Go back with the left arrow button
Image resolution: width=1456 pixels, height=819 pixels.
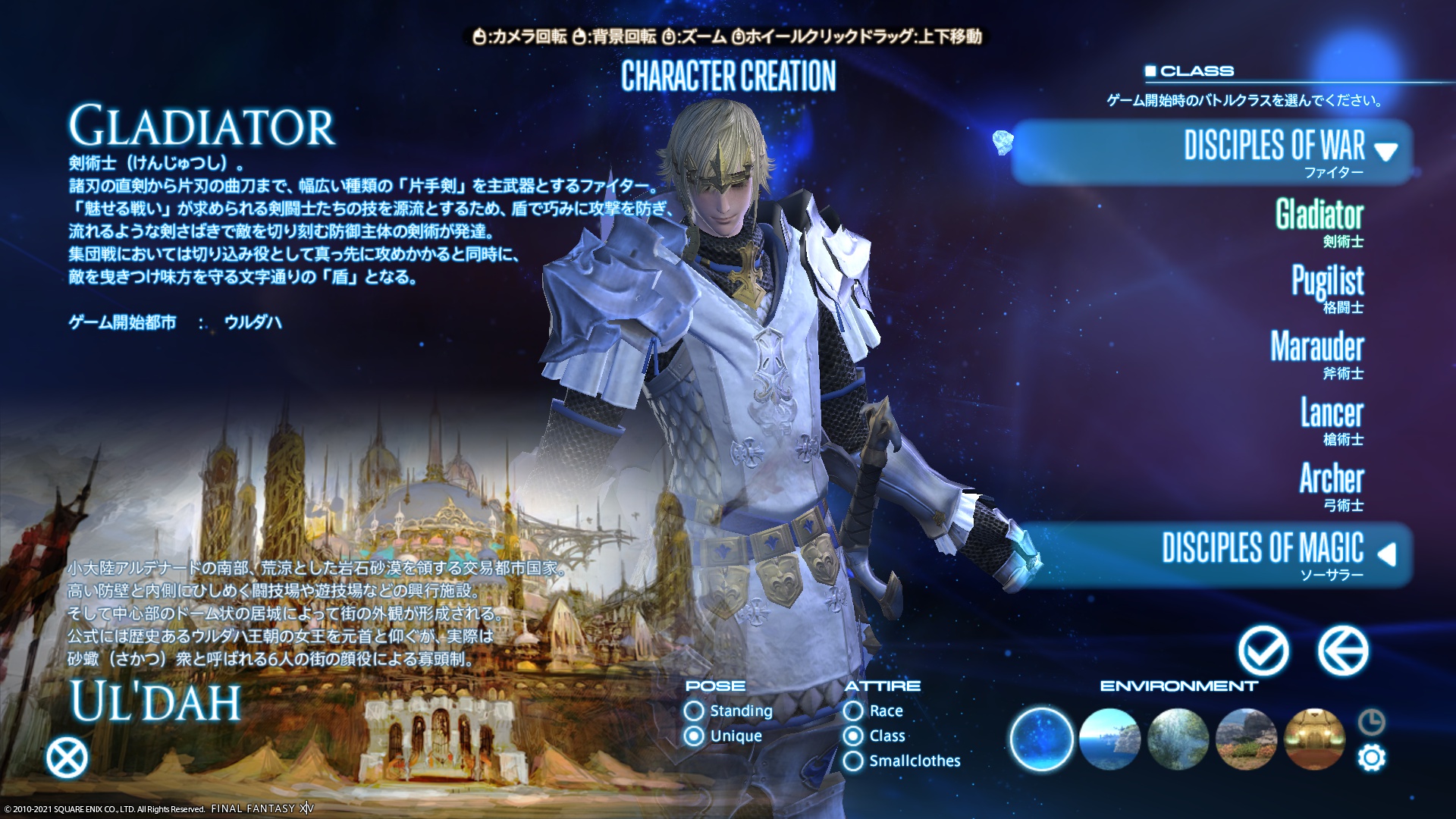(x=1342, y=651)
